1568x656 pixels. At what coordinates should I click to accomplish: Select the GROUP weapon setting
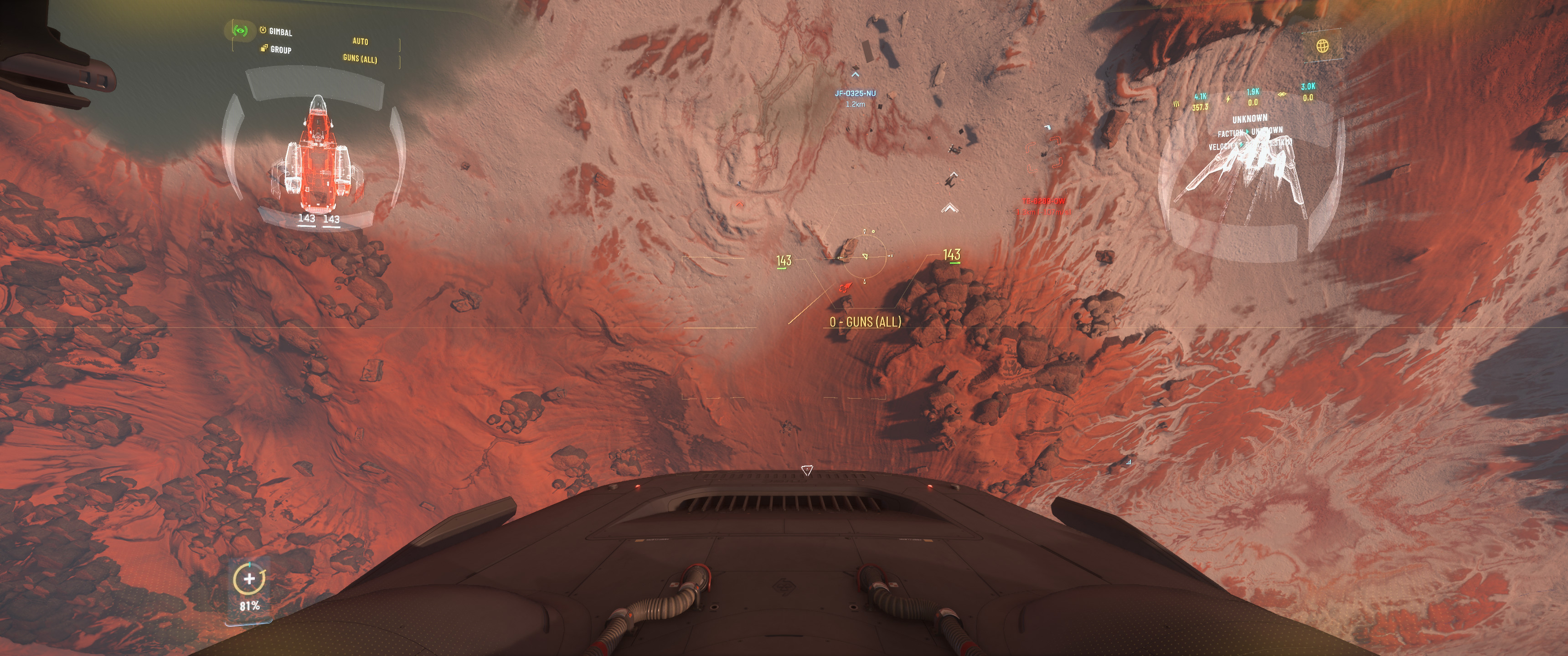coord(280,50)
